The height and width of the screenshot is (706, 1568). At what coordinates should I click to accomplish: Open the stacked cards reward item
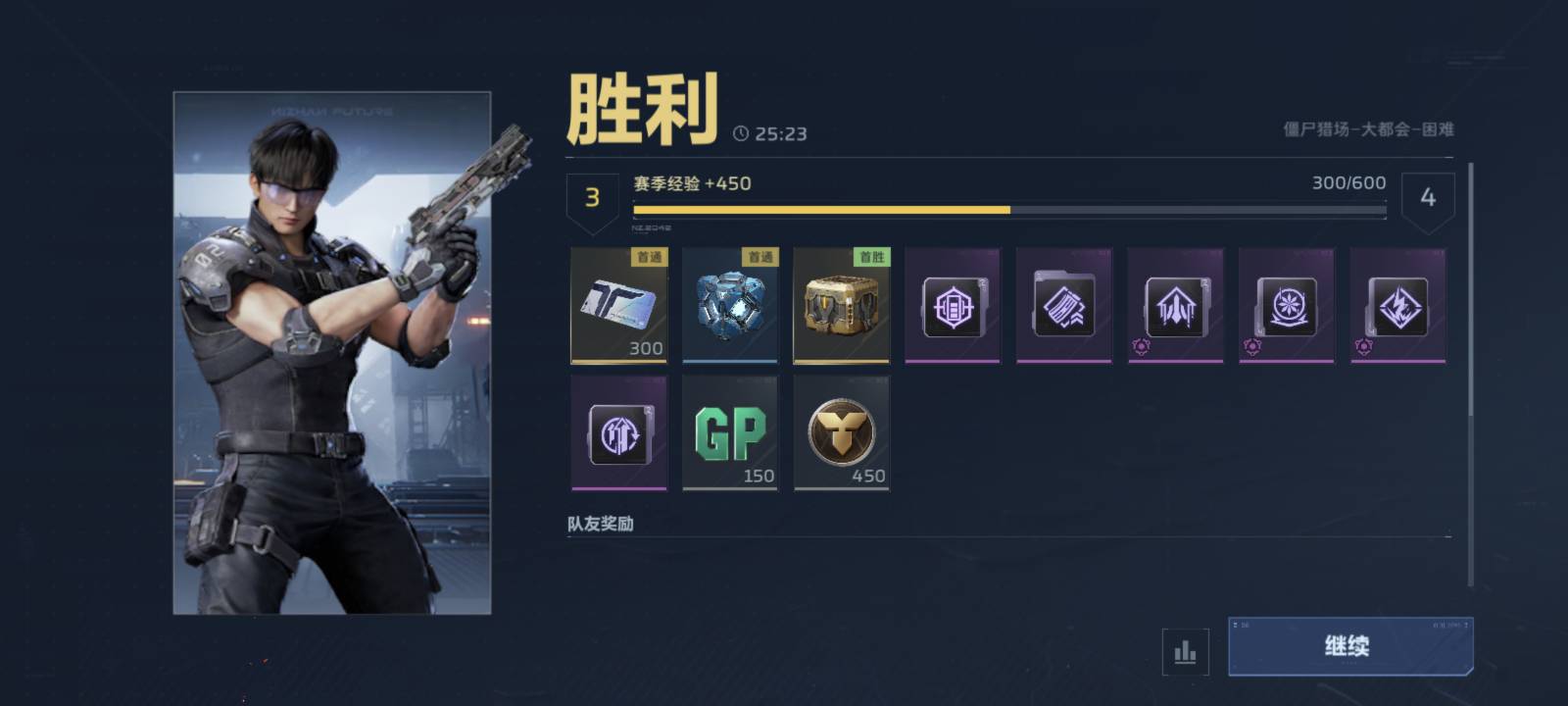point(1064,306)
